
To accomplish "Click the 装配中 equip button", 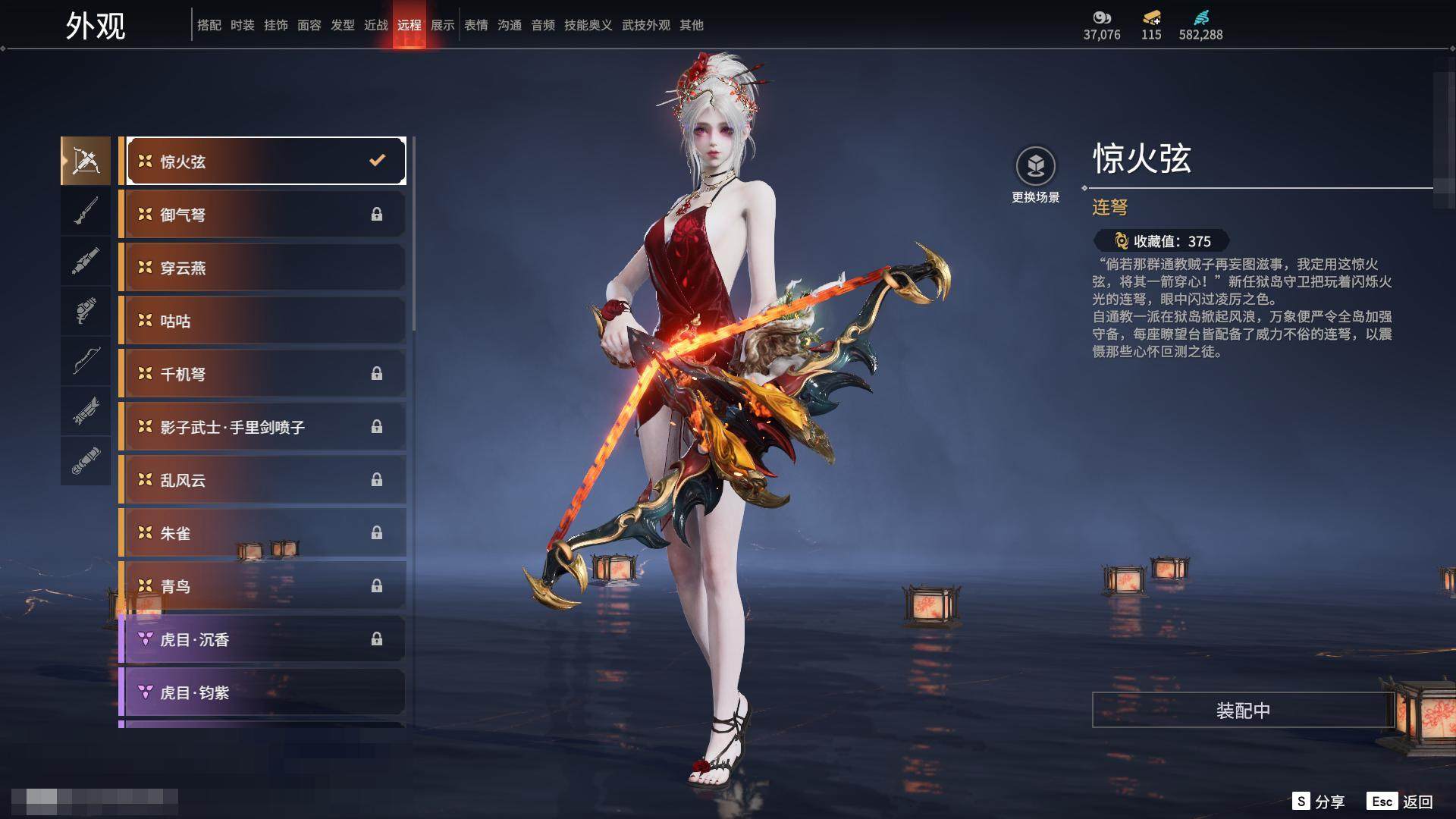I will click(x=1243, y=711).
